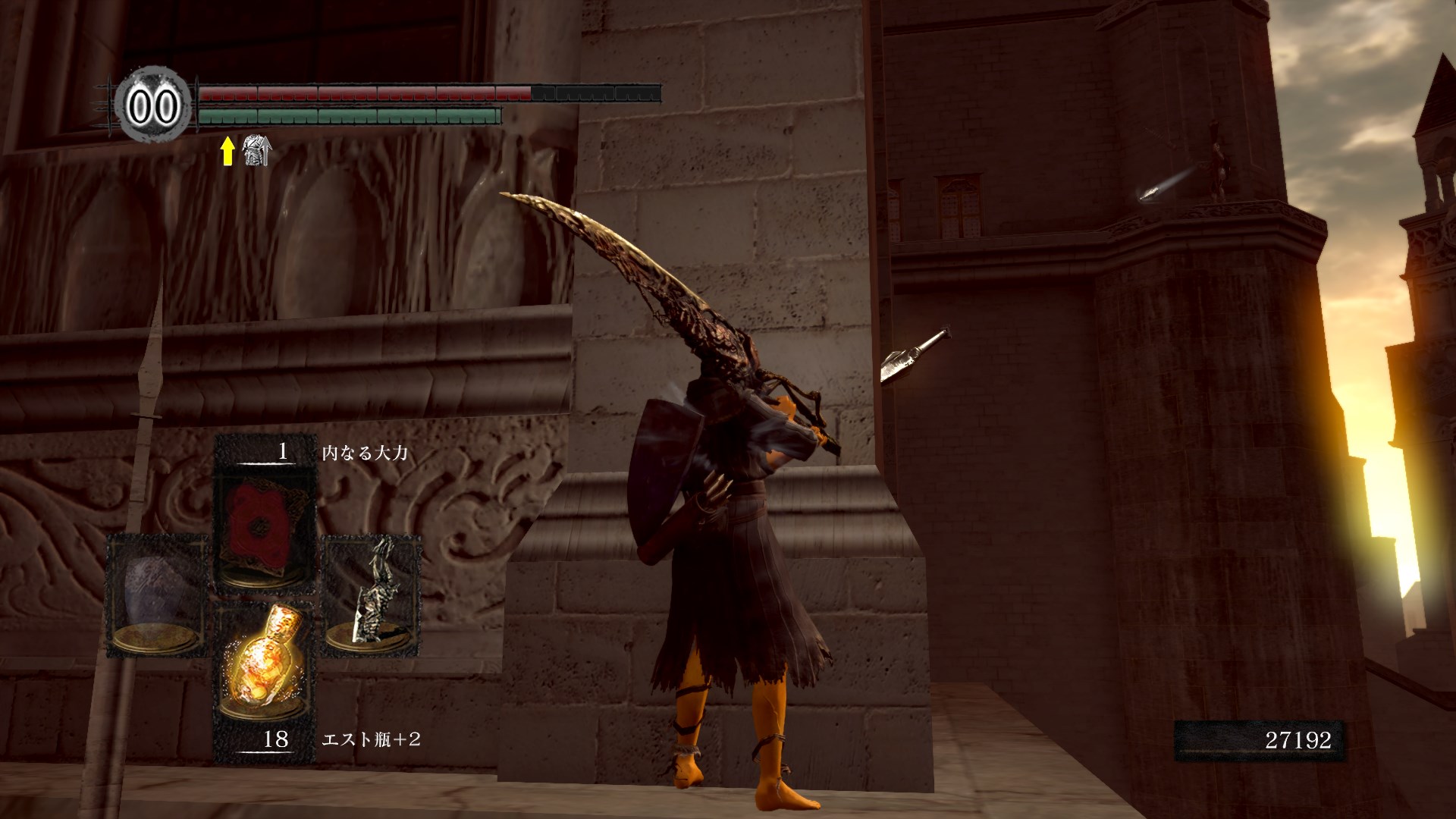
Task: Choose the left-hand shield equipment slot
Action: click(157, 595)
